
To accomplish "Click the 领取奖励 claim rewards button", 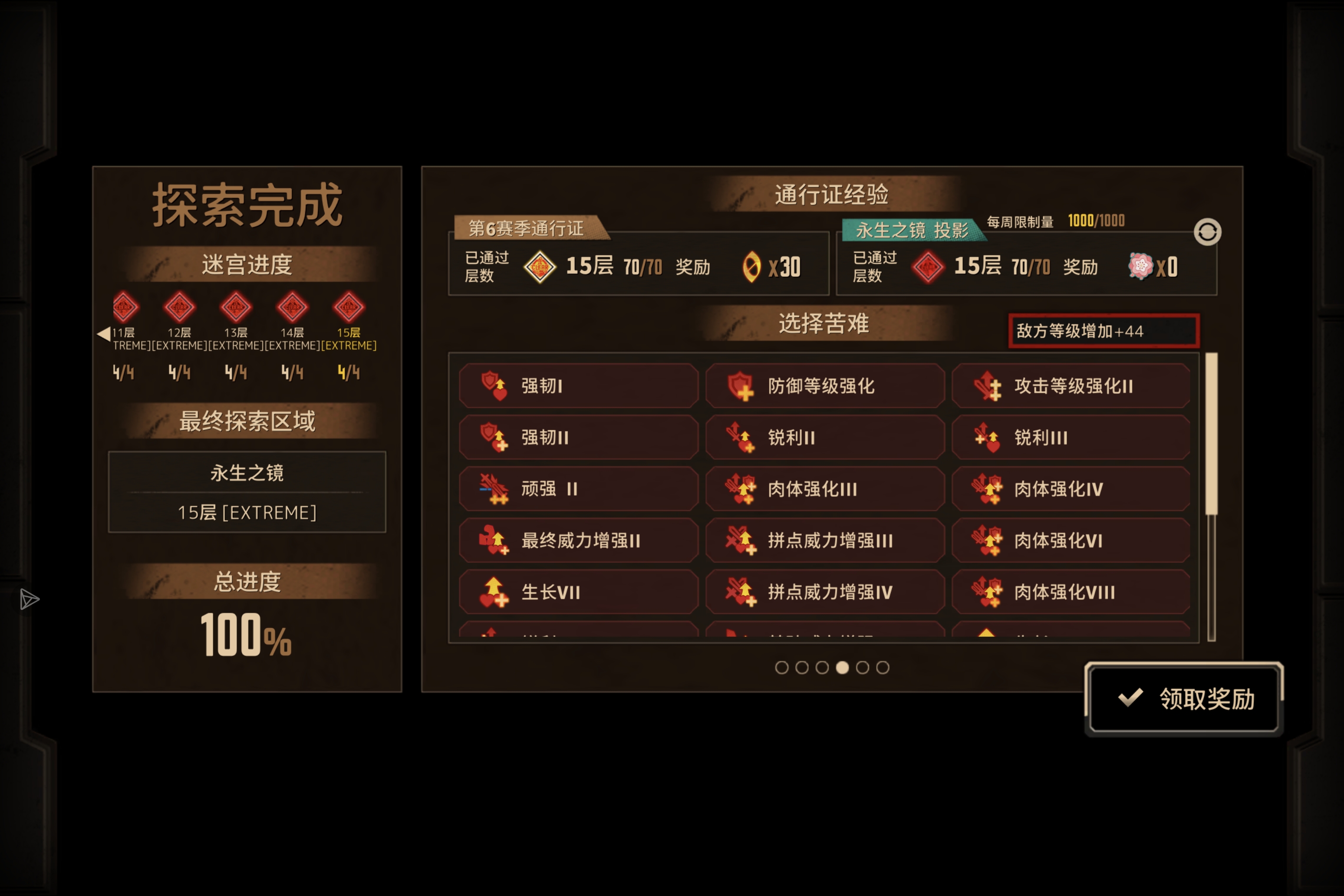I will [x=1183, y=699].
